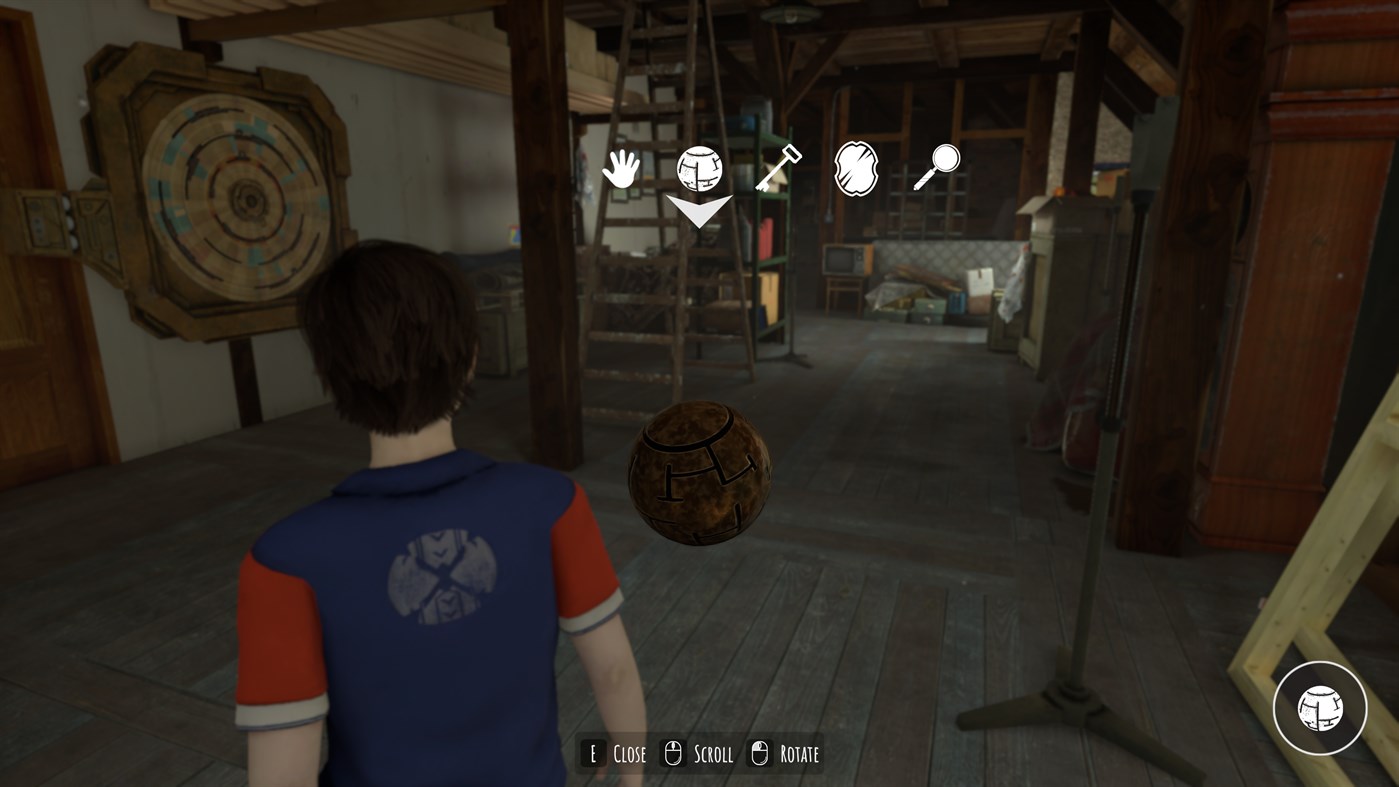Select the puzzle sphere inventory icon
The width and height of the screenshot is (1399, 787).
pos(700,167)
